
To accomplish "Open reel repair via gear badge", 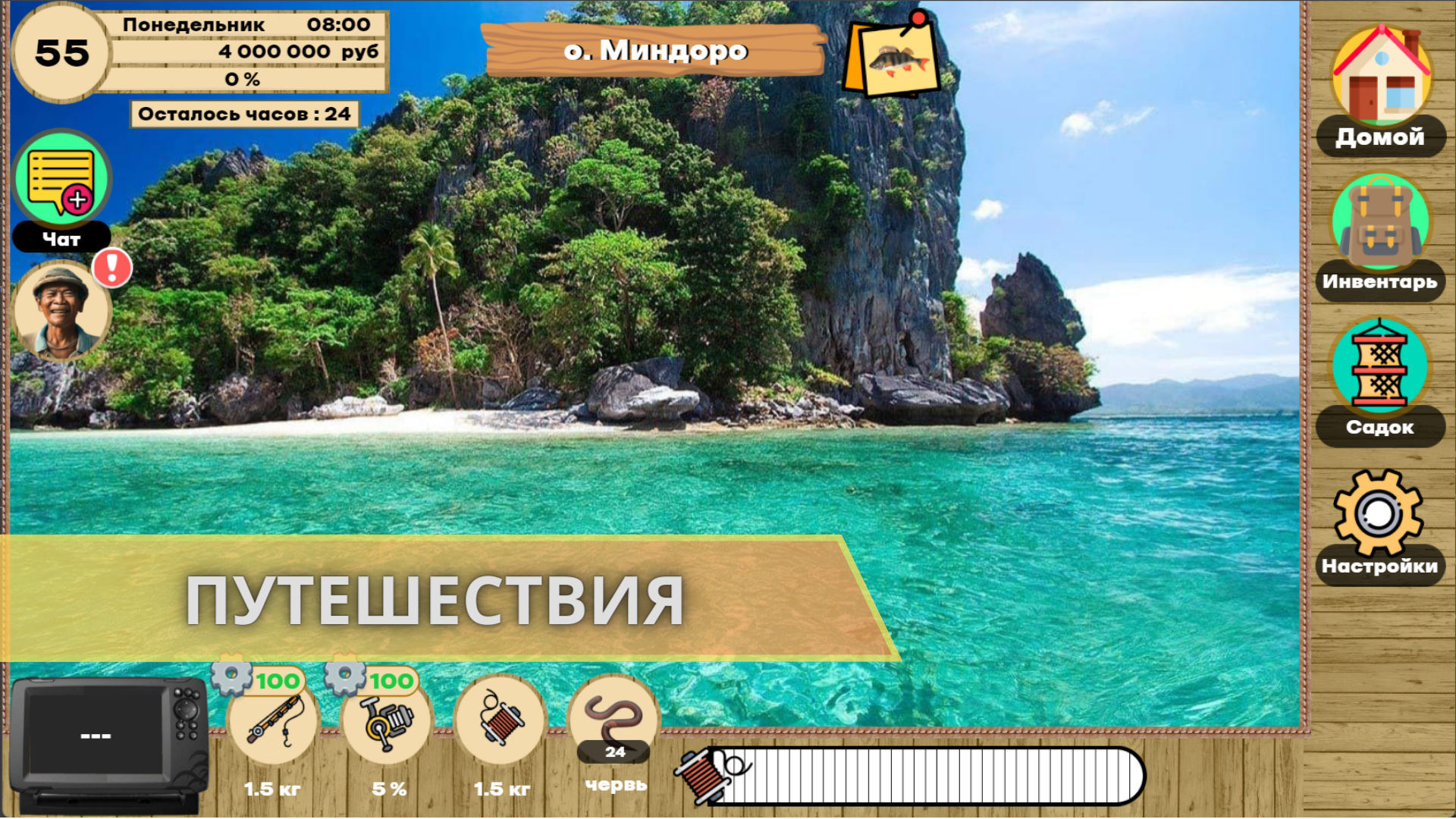I will click(x=349, y=681).
